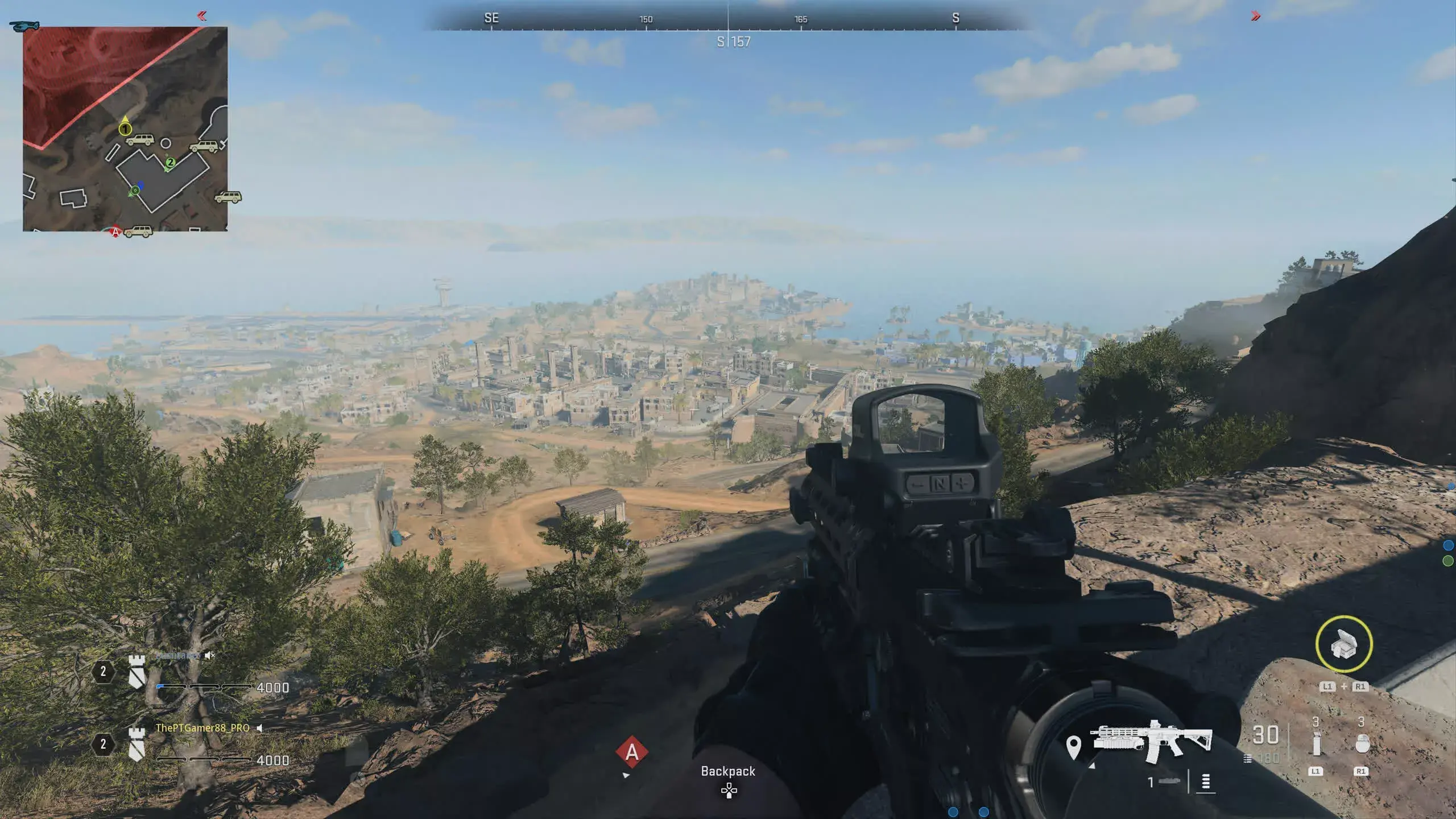Toggle the muted speaker icon of top squadmate
This screenshot has height=819, width=1456.
(209, 655)
